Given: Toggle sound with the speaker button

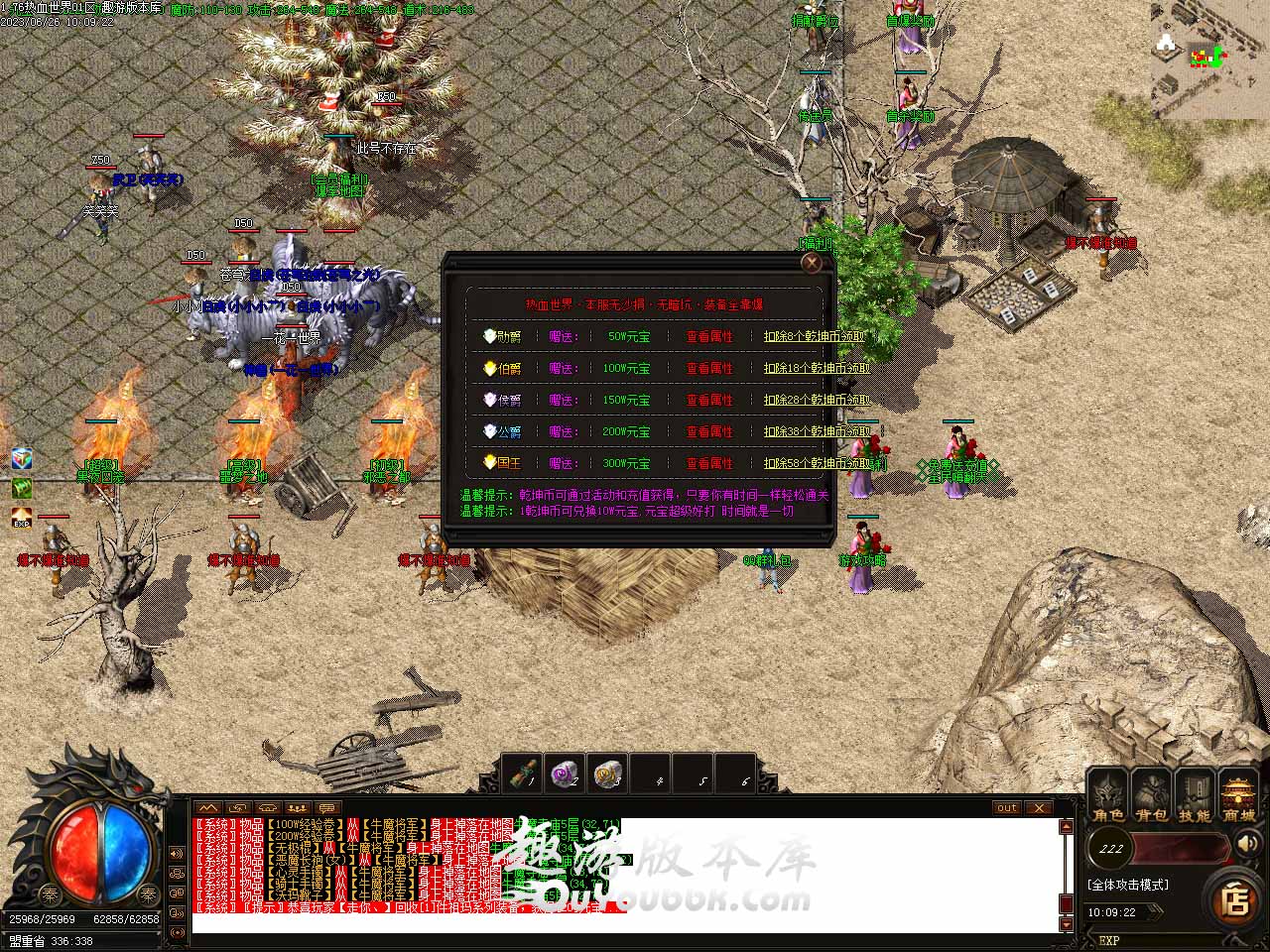Looking at the screenshot, I should [1246, 845].
